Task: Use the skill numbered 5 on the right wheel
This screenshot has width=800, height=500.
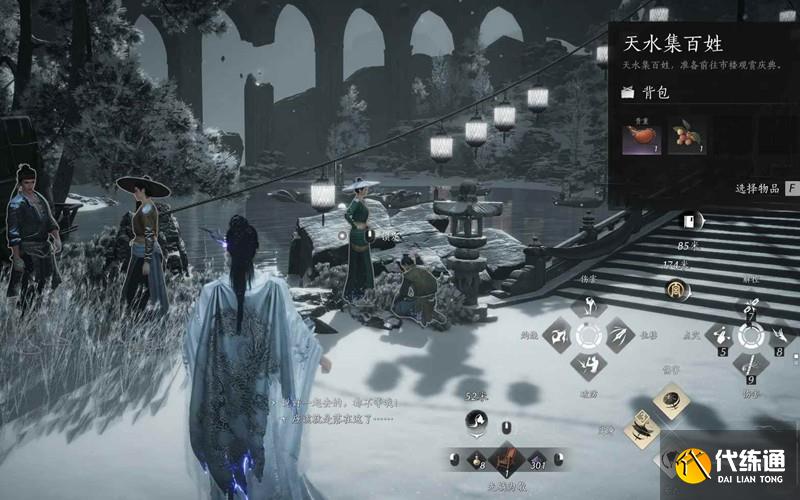Action: point(721,337)
